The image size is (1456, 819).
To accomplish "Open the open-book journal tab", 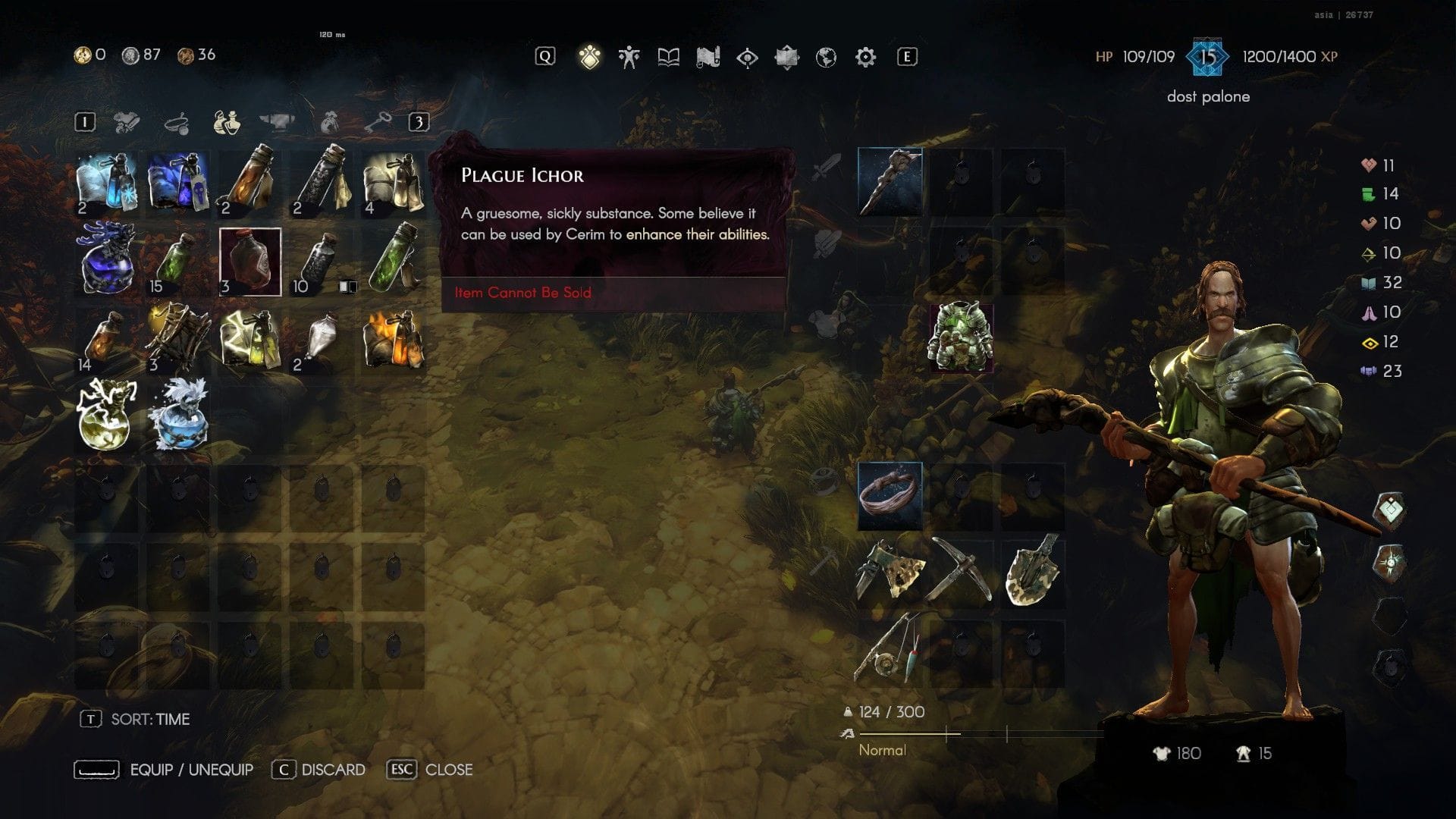I will click(x=668, y=57).
